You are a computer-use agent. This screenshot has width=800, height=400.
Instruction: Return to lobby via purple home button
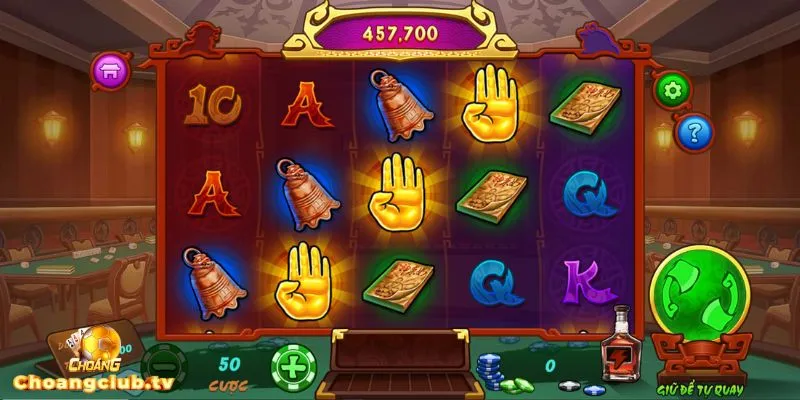coord(110,71)
